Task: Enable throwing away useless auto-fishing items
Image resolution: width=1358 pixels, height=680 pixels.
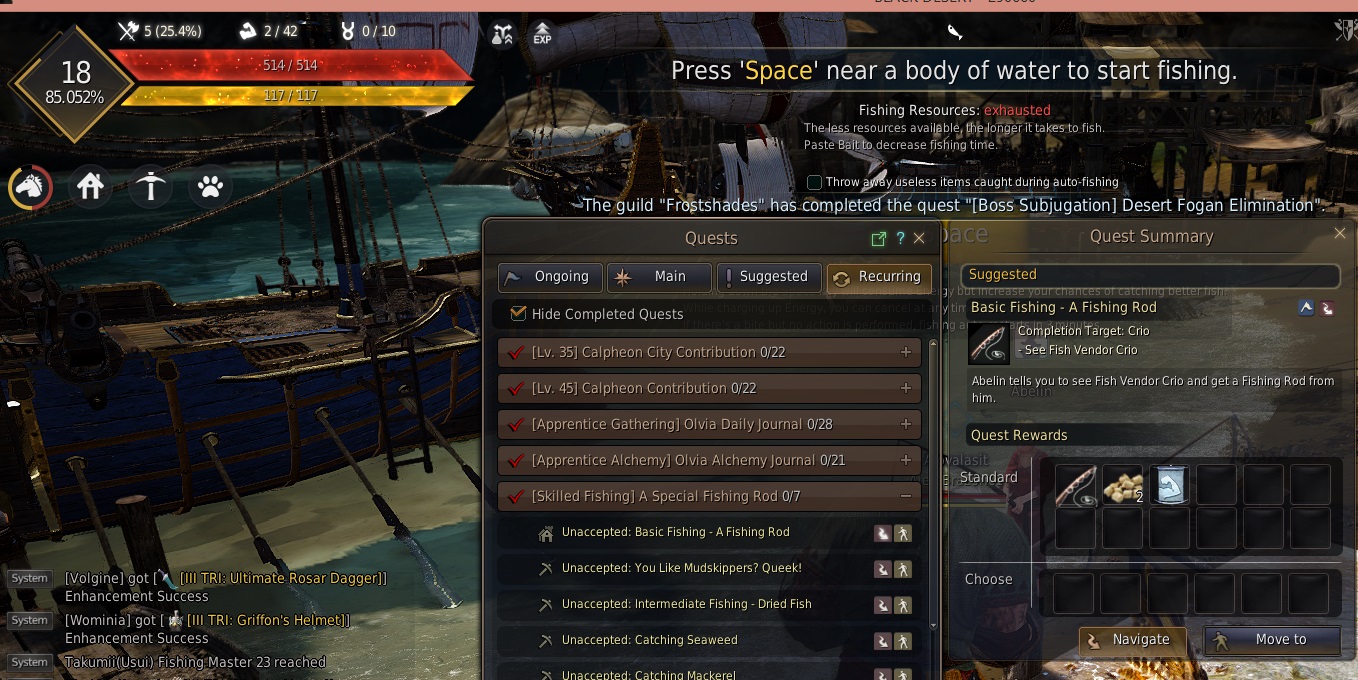Action: (x=814, y=182)
